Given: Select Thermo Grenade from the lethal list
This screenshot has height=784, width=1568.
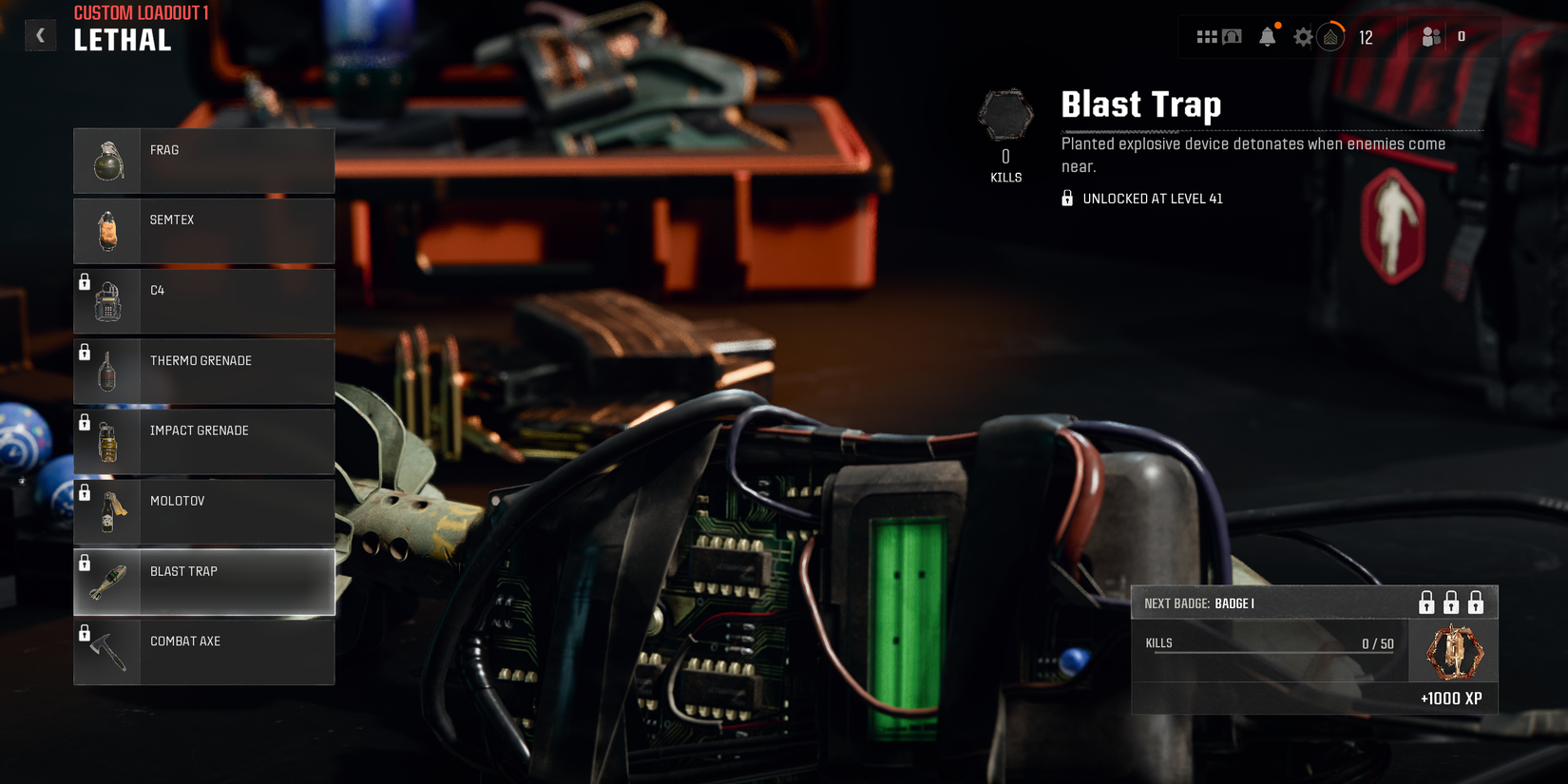Looking at the screenshot, I should [x=204, y=371].
